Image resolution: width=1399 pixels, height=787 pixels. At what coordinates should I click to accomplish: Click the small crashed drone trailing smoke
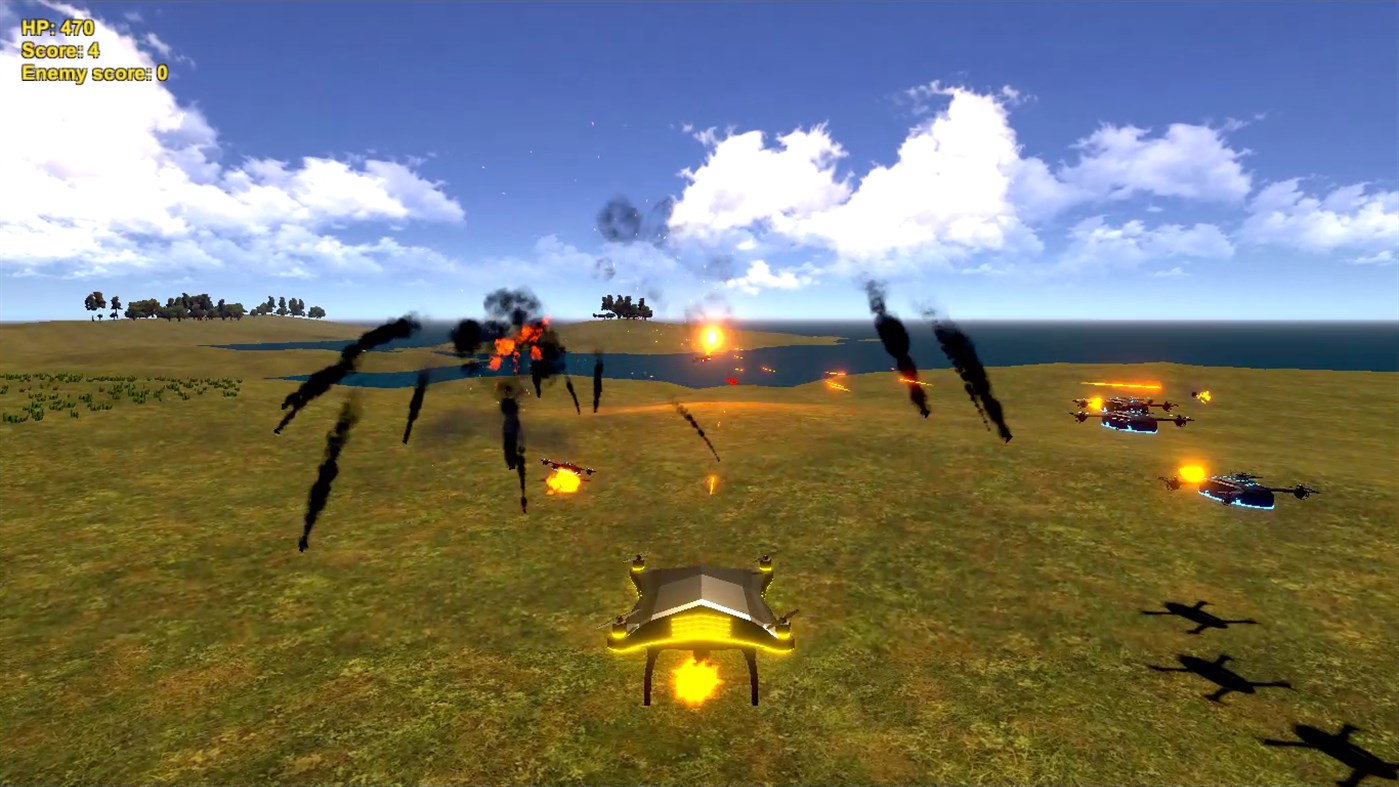pyautogui.click(x=565, y=465)
